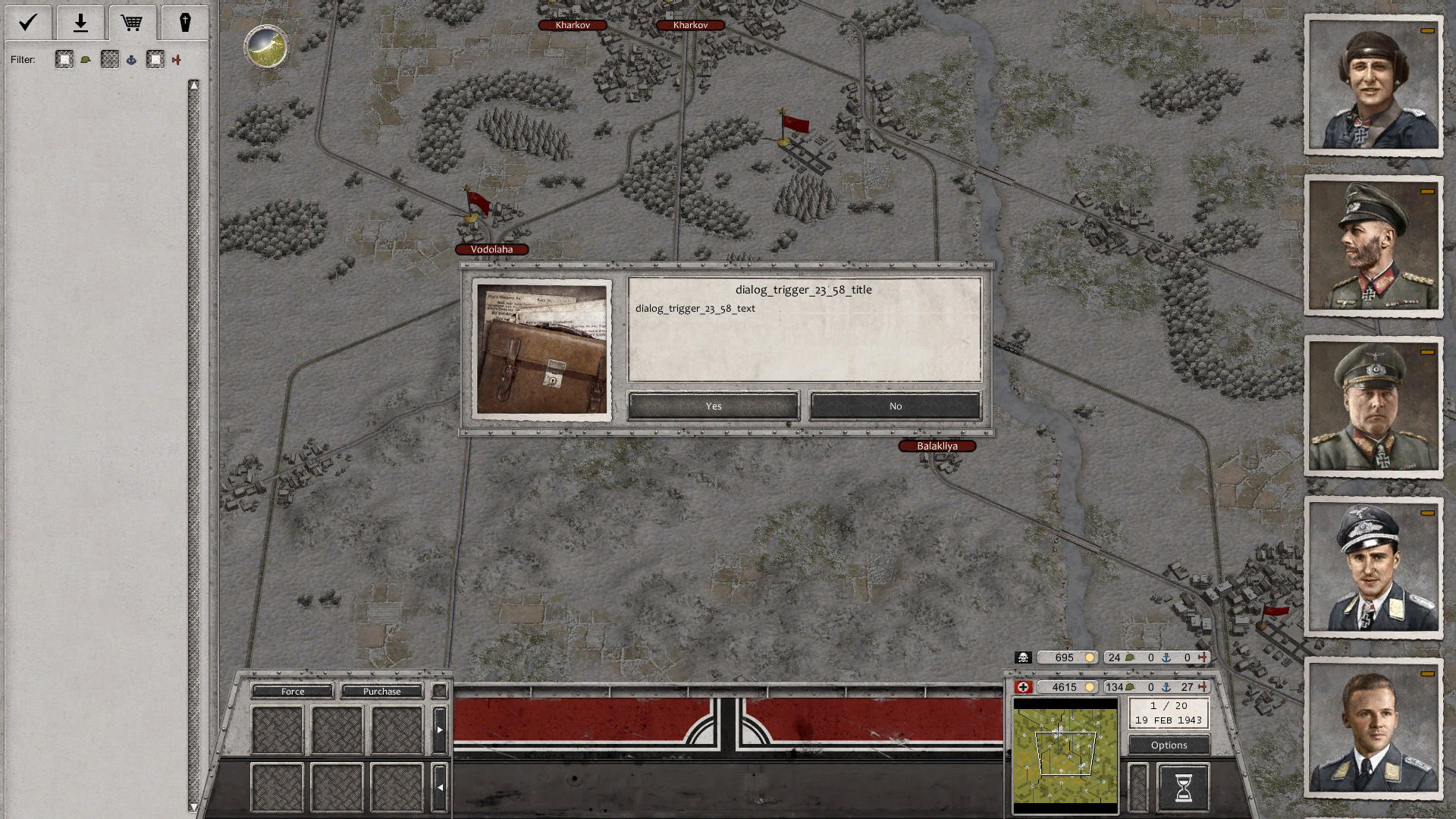Viewport: 1456px width, 819px height.
Task: Open the download reinforcements tab
Action: (x=80, y=23)
